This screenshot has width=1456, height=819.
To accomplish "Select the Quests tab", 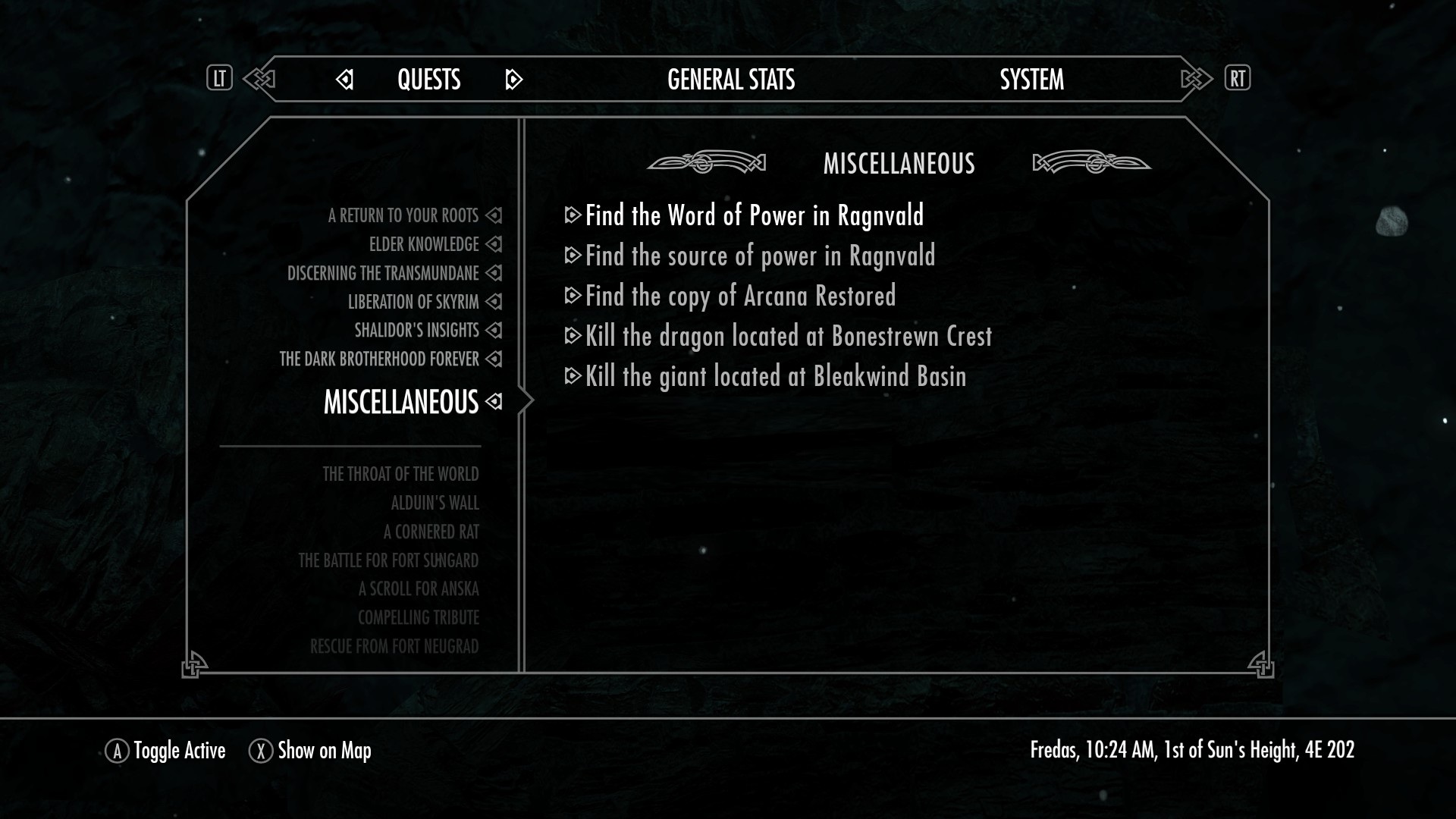I will [428, 80].
